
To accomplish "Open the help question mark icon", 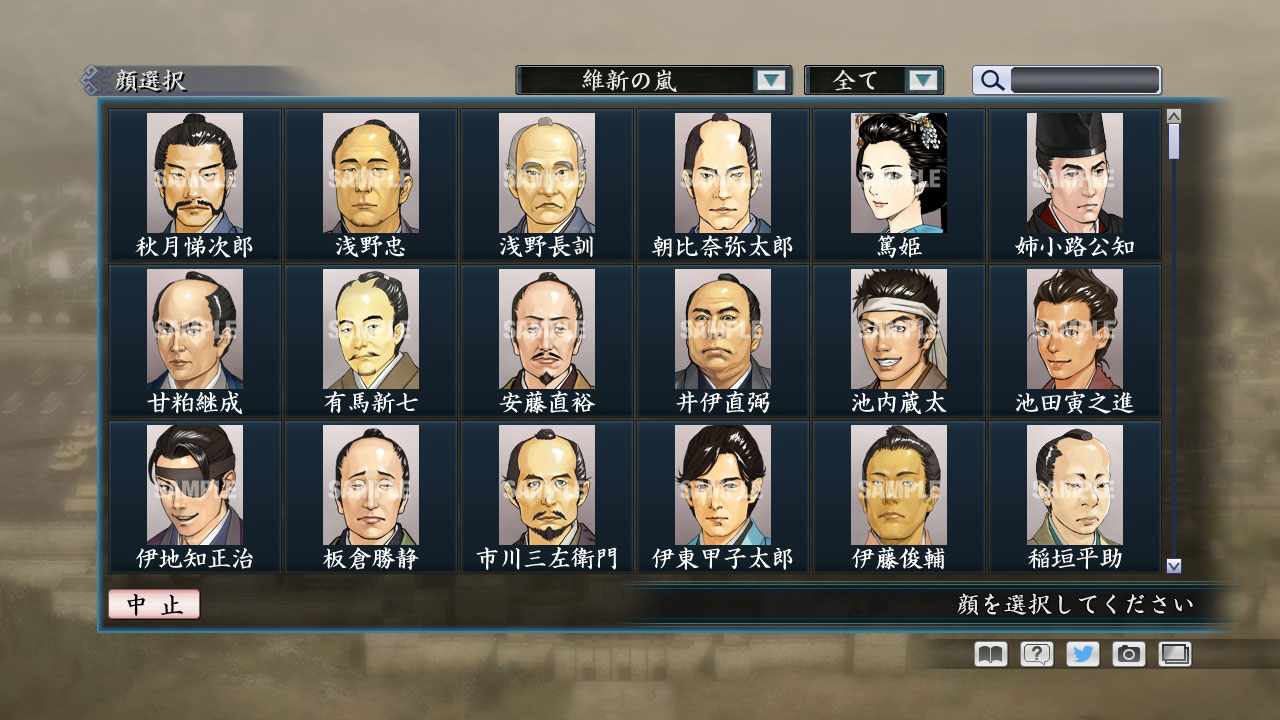I will pos(1037,654).
